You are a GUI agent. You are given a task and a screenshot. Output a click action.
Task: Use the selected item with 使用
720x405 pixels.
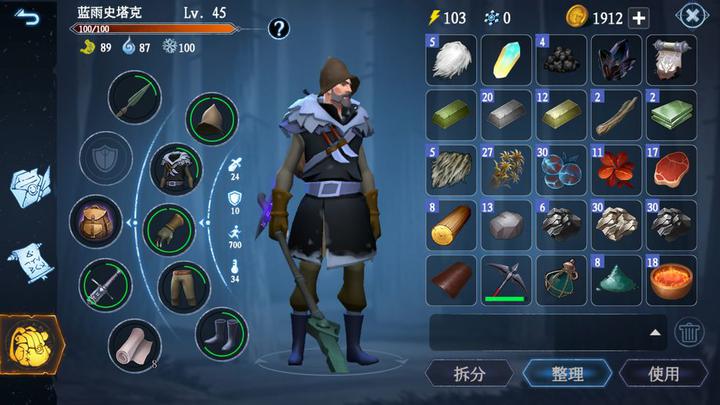click(663, 374)
